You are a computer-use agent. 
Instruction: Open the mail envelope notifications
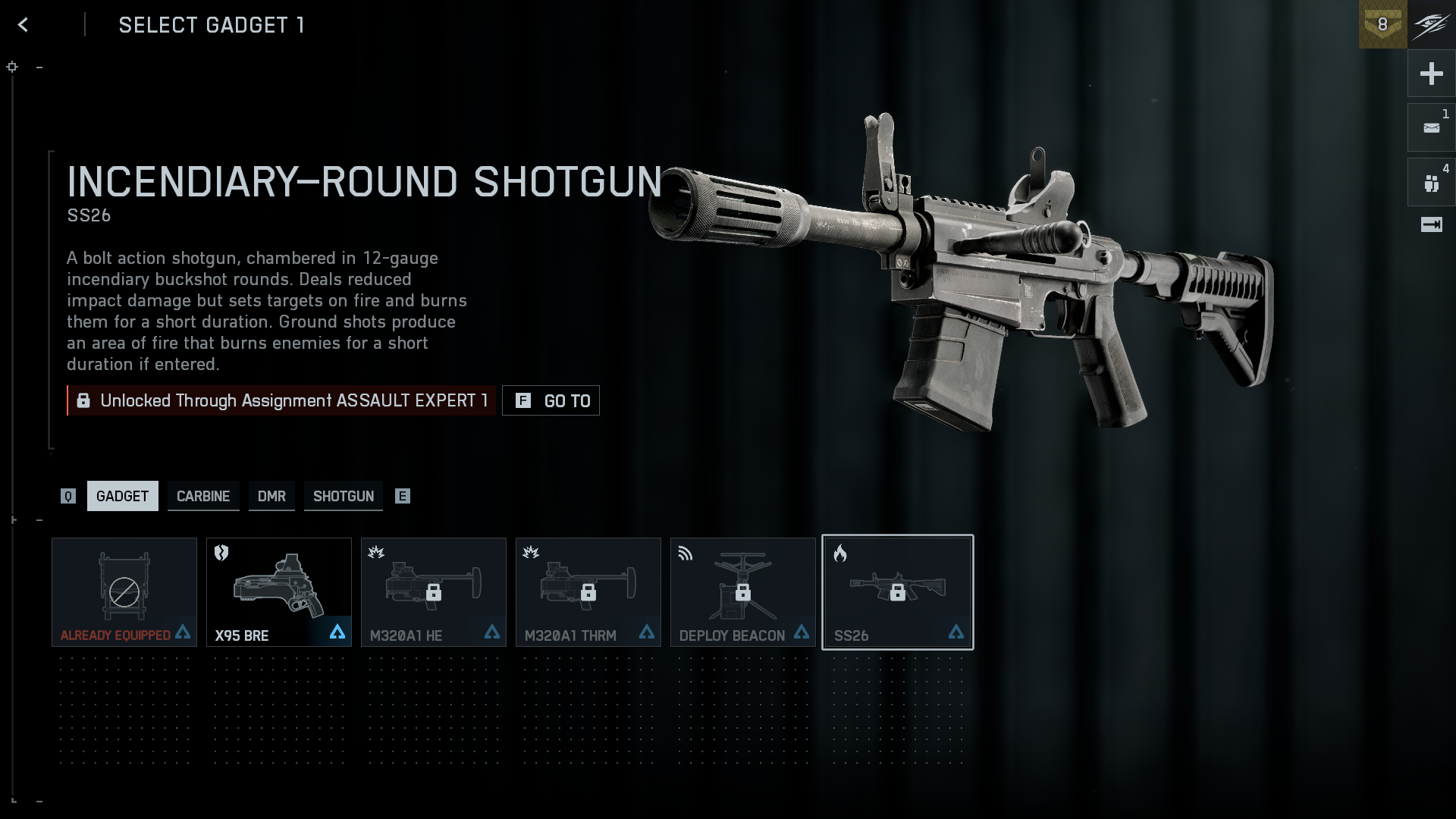tap(1431, 128)
